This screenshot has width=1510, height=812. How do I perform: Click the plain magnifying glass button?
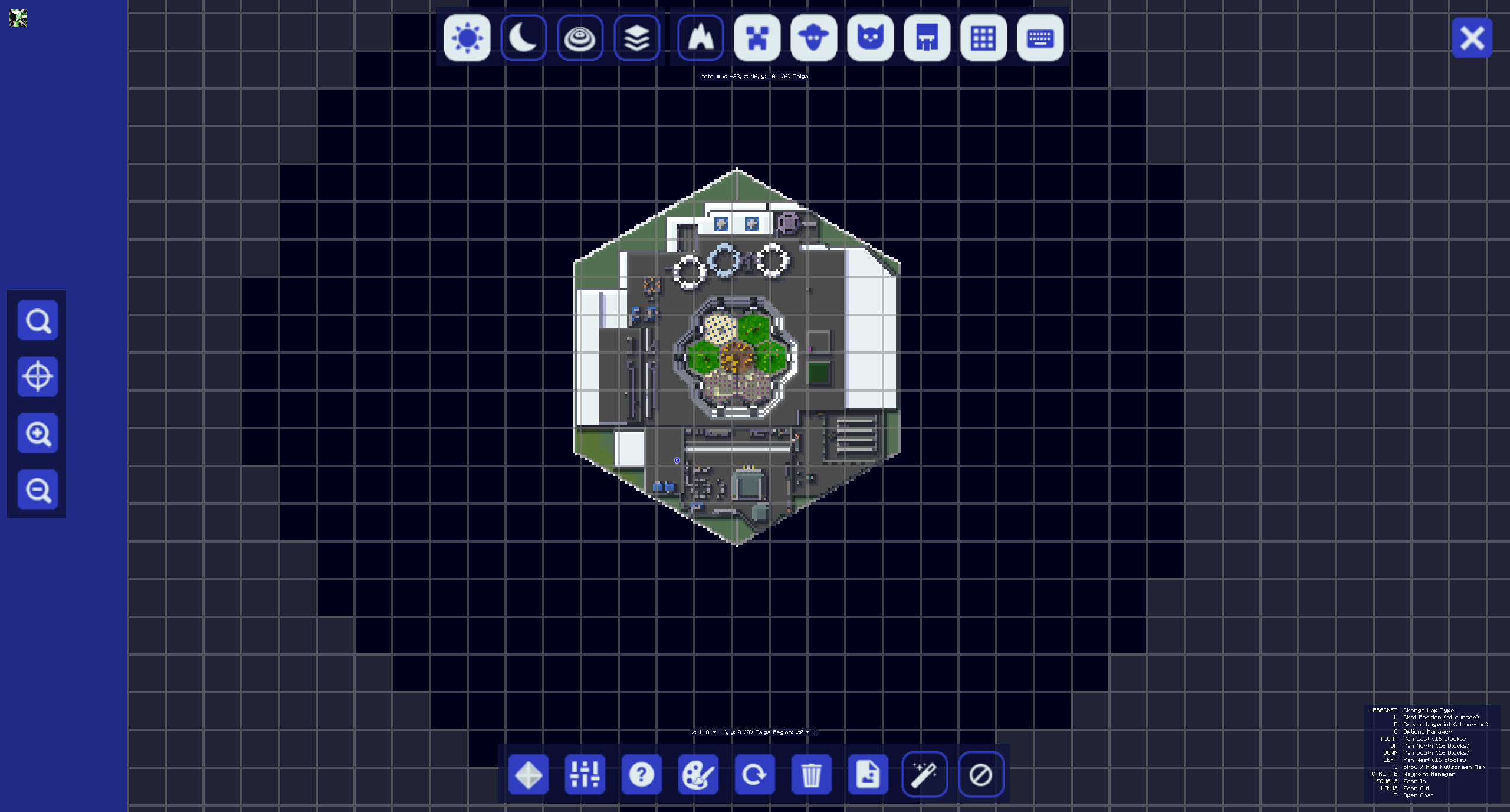(x=38, y=320)
